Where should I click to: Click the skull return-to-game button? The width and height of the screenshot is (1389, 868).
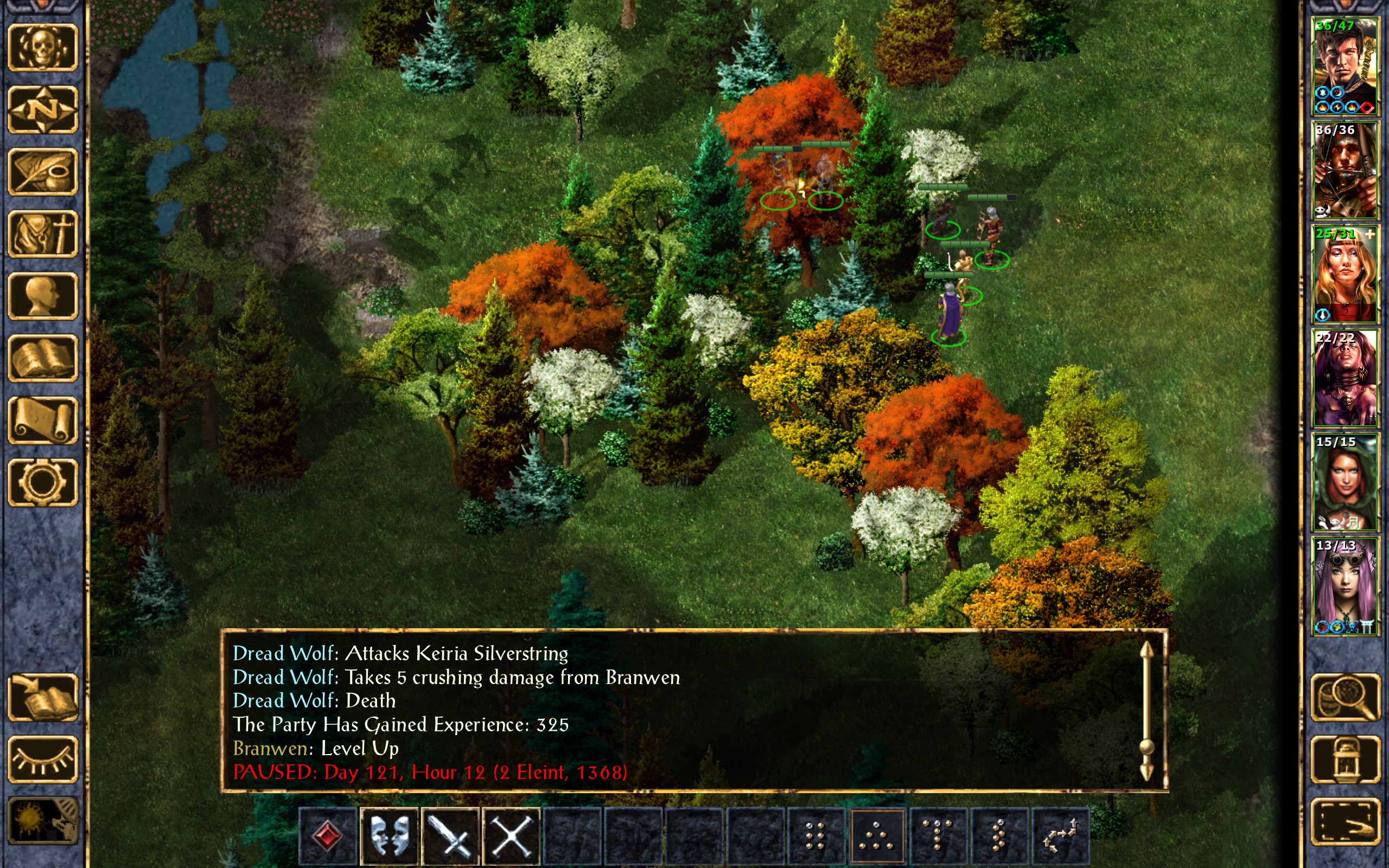42,47
